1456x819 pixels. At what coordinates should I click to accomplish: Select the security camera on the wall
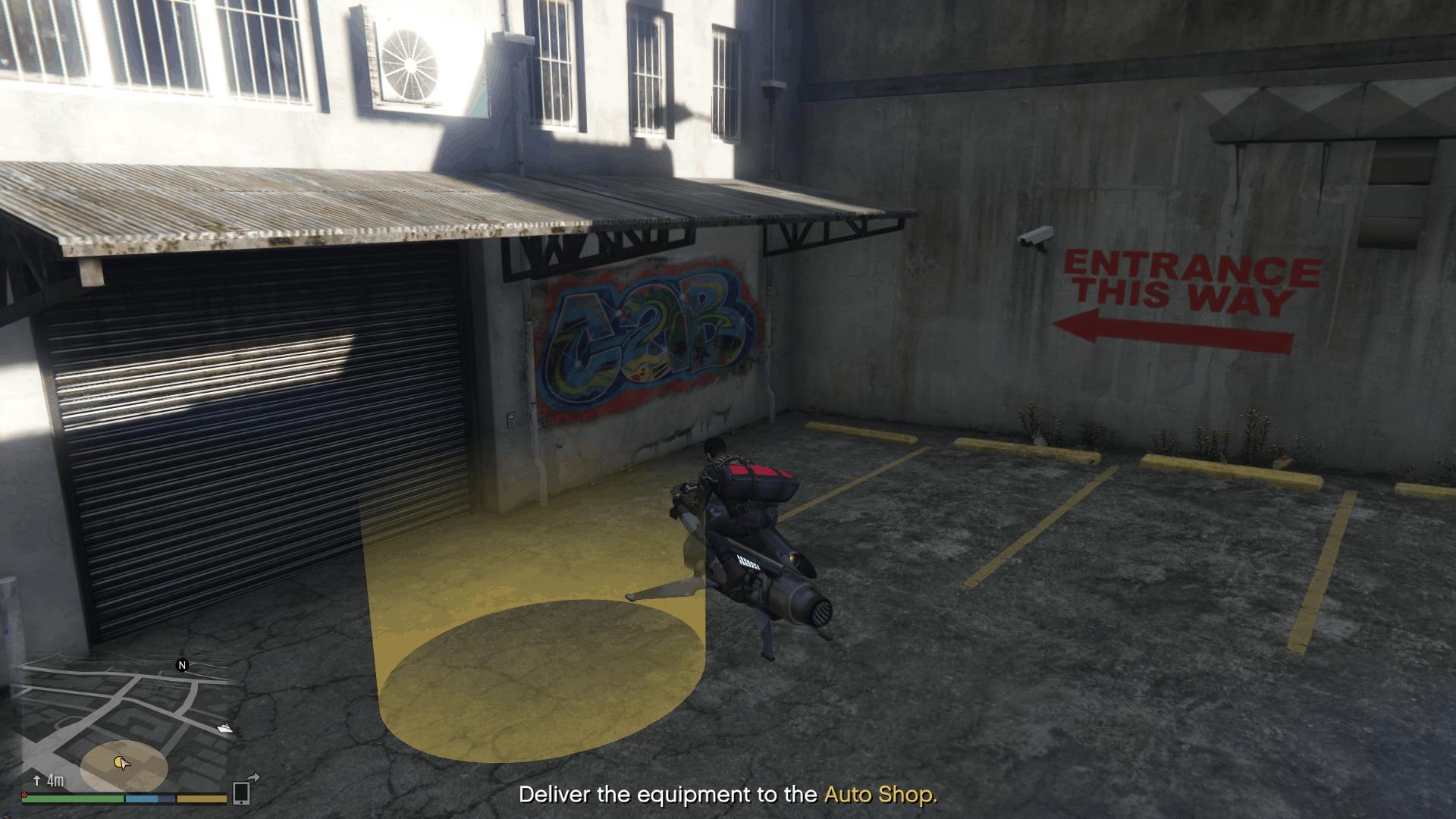coord(1036,237)
